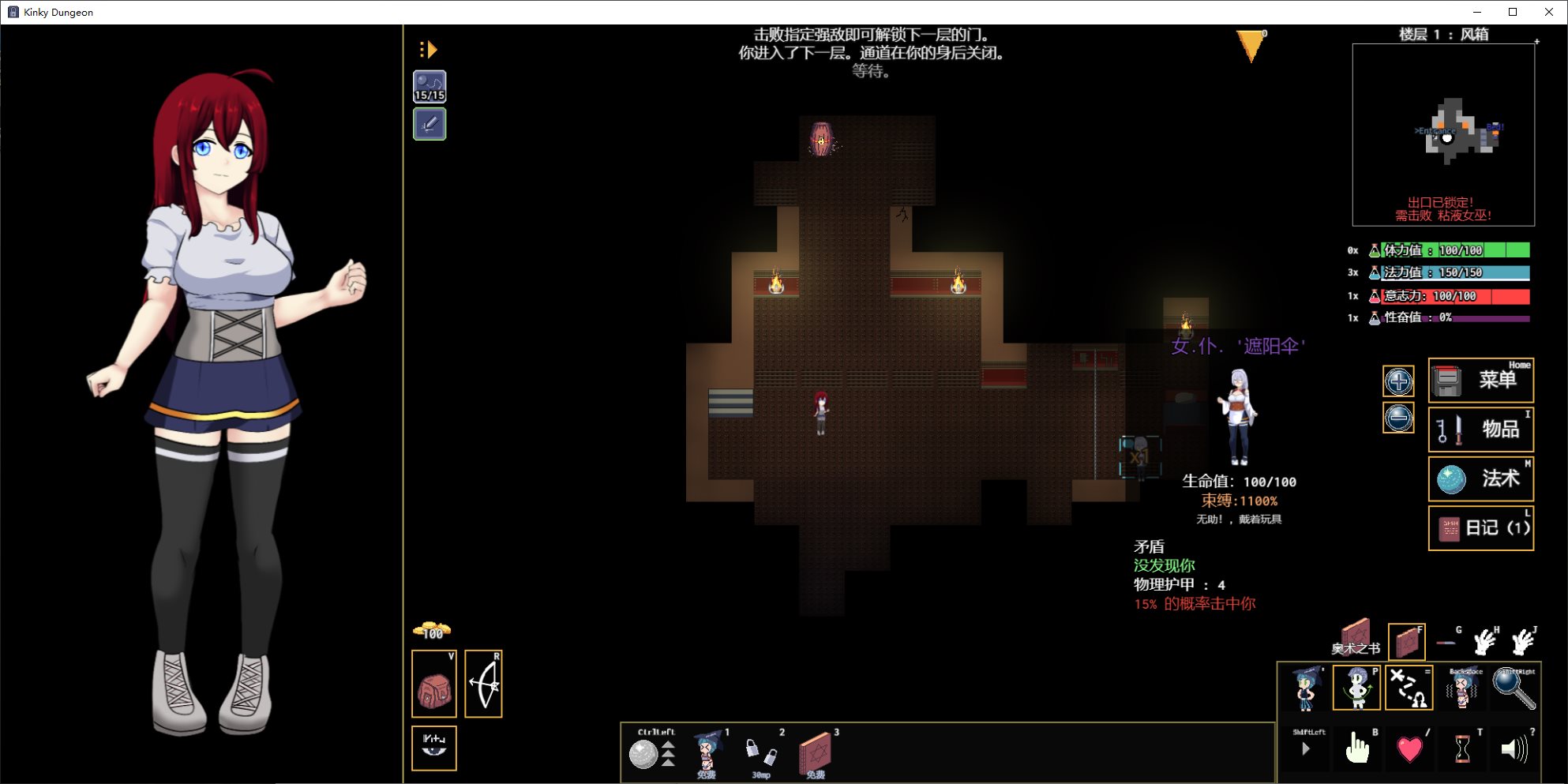Click the hourglass wait button

1461,748
